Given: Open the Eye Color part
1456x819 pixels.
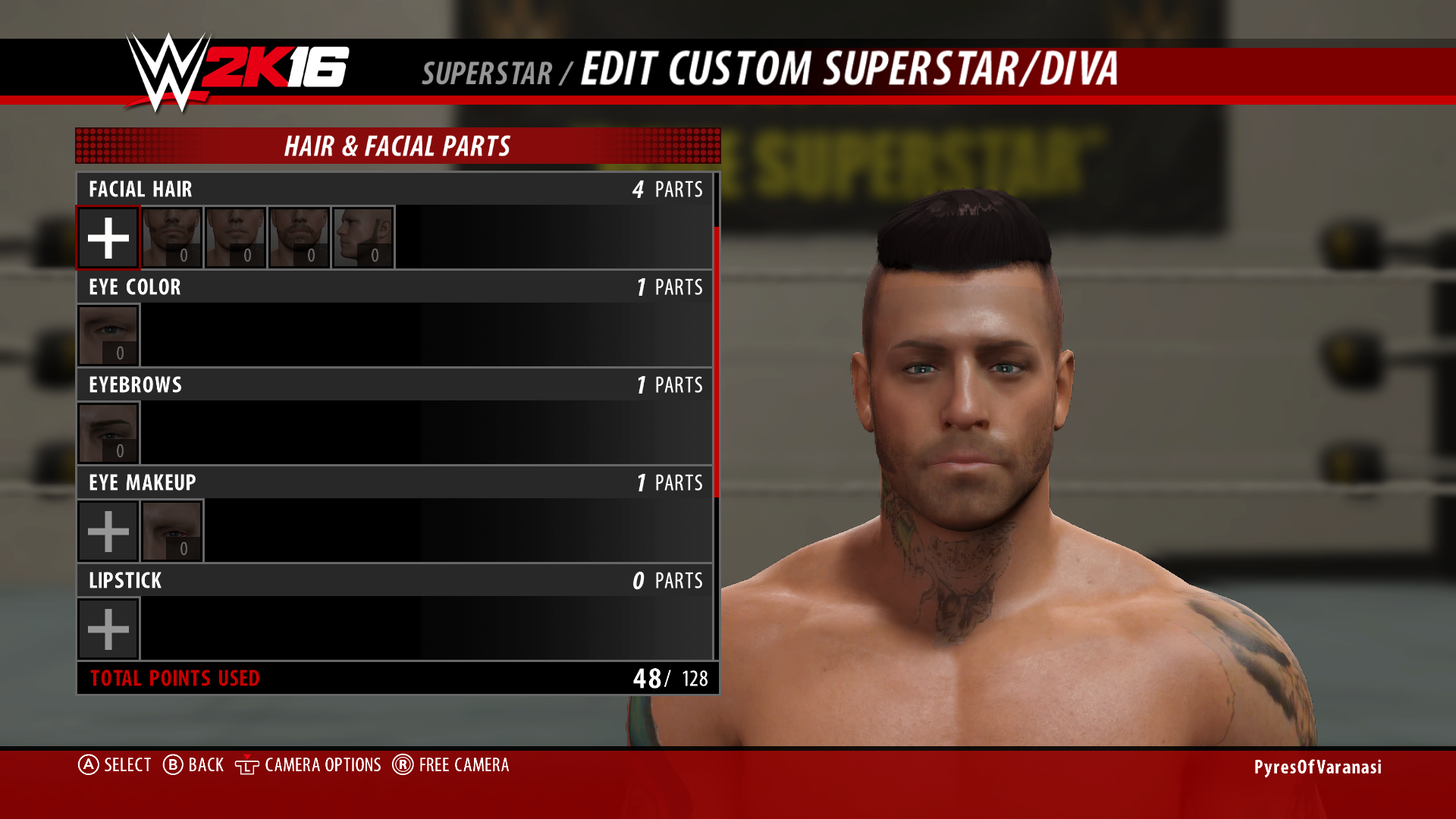Looking at the screenshot, I should tap(108, 334).
